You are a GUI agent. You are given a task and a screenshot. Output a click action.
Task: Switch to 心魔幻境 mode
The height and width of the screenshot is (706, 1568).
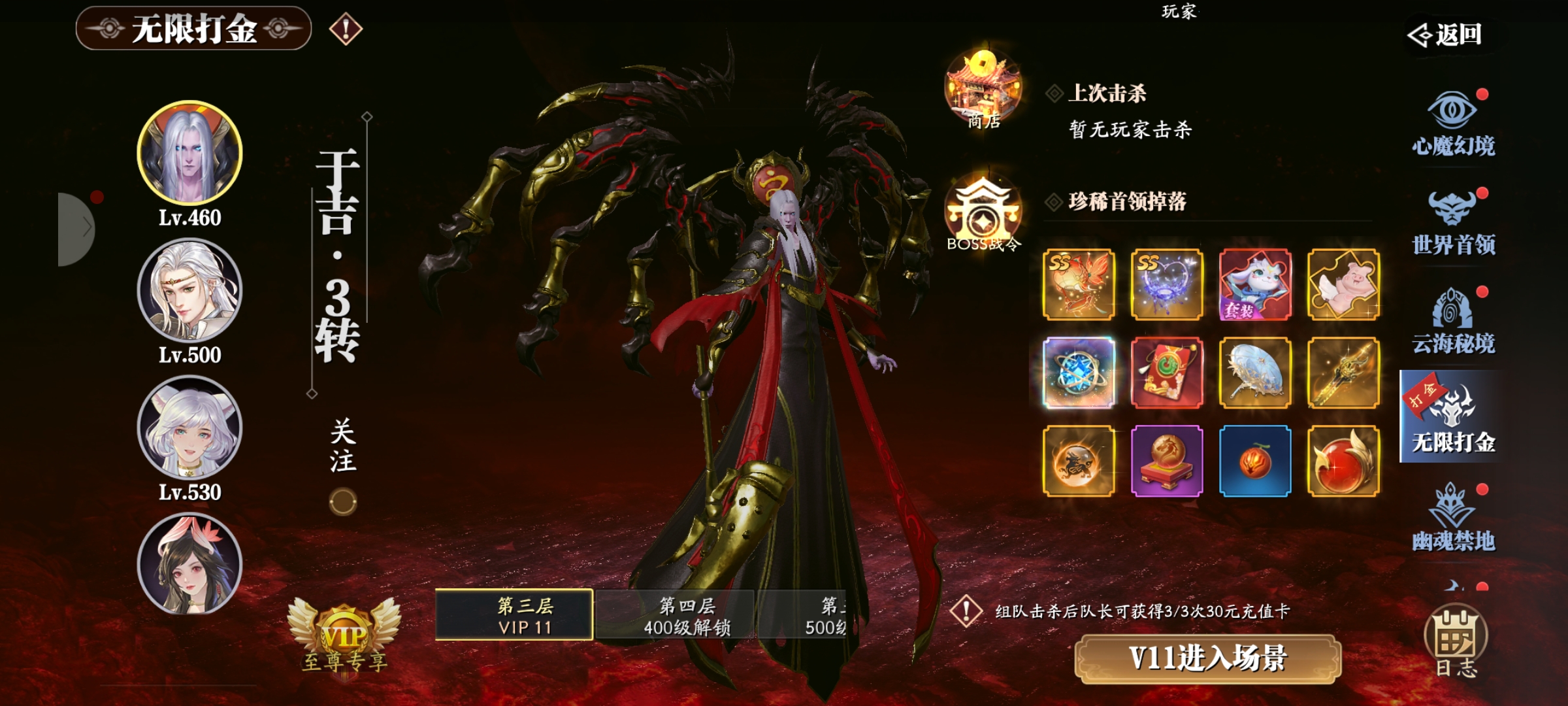[1453, 123]
